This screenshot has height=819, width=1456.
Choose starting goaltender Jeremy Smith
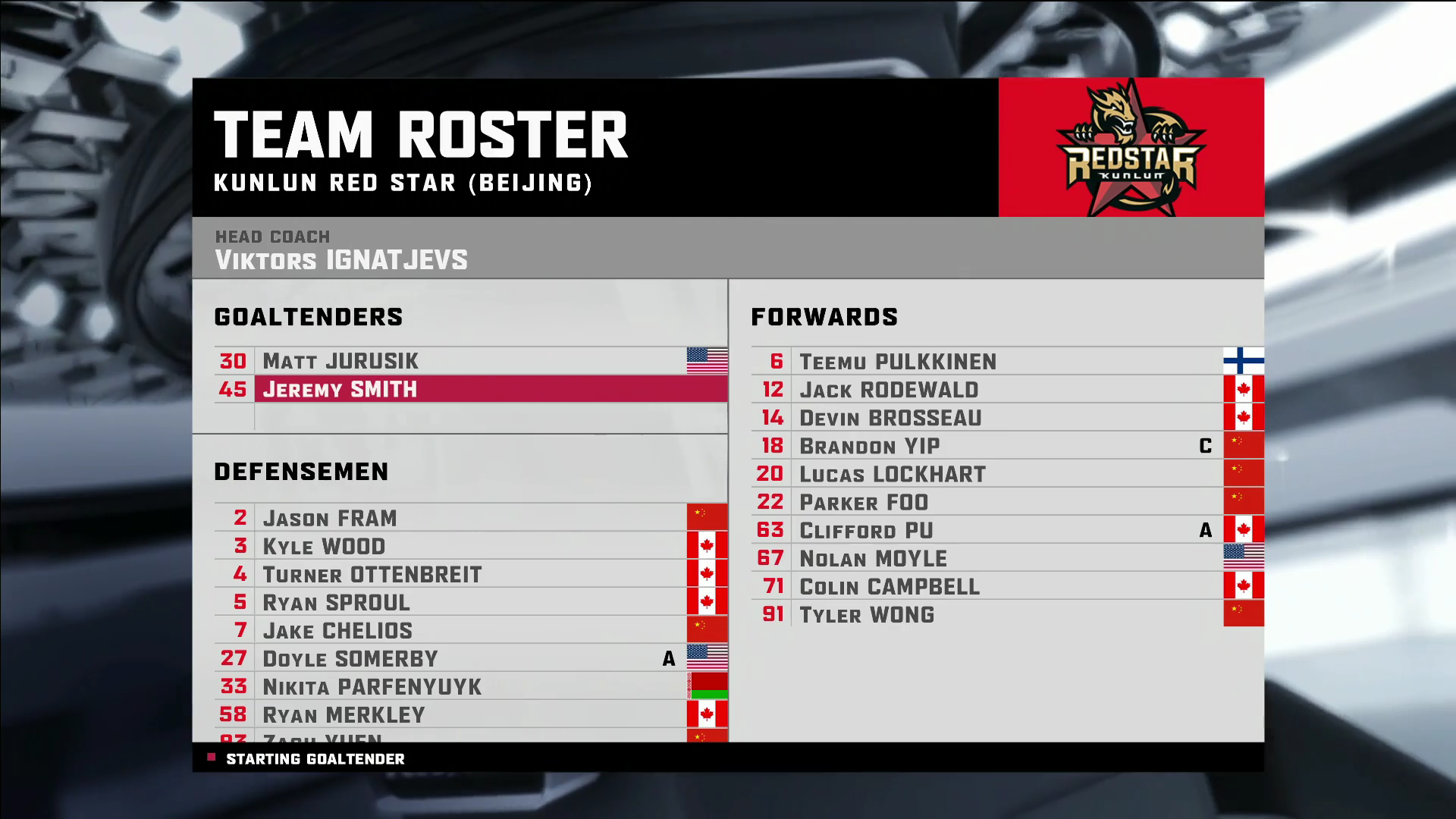tap(340, 389)
